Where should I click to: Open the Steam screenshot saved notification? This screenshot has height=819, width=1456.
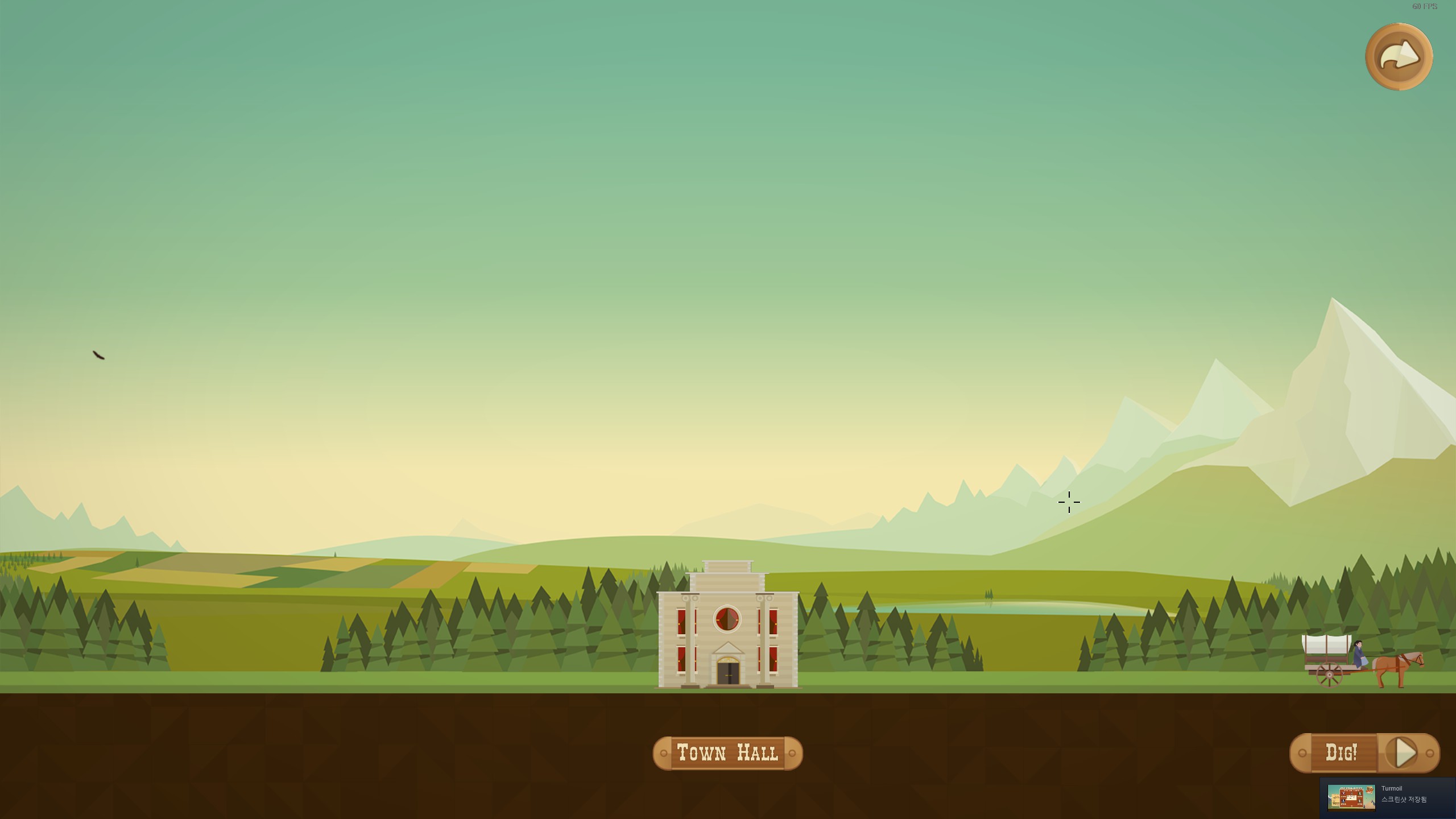1387,797
